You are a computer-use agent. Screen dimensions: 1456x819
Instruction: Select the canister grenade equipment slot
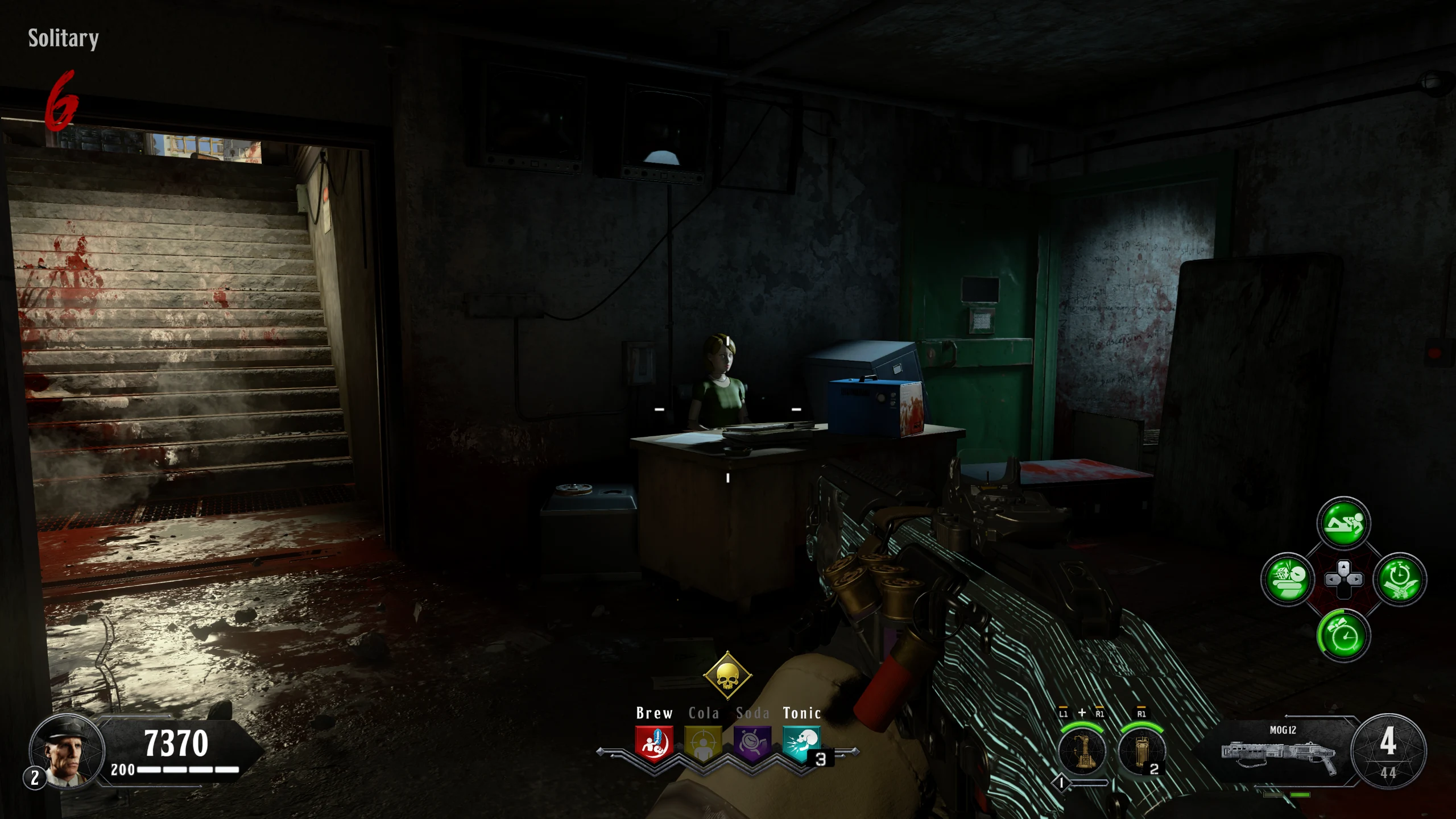(x=1141, y=752)
